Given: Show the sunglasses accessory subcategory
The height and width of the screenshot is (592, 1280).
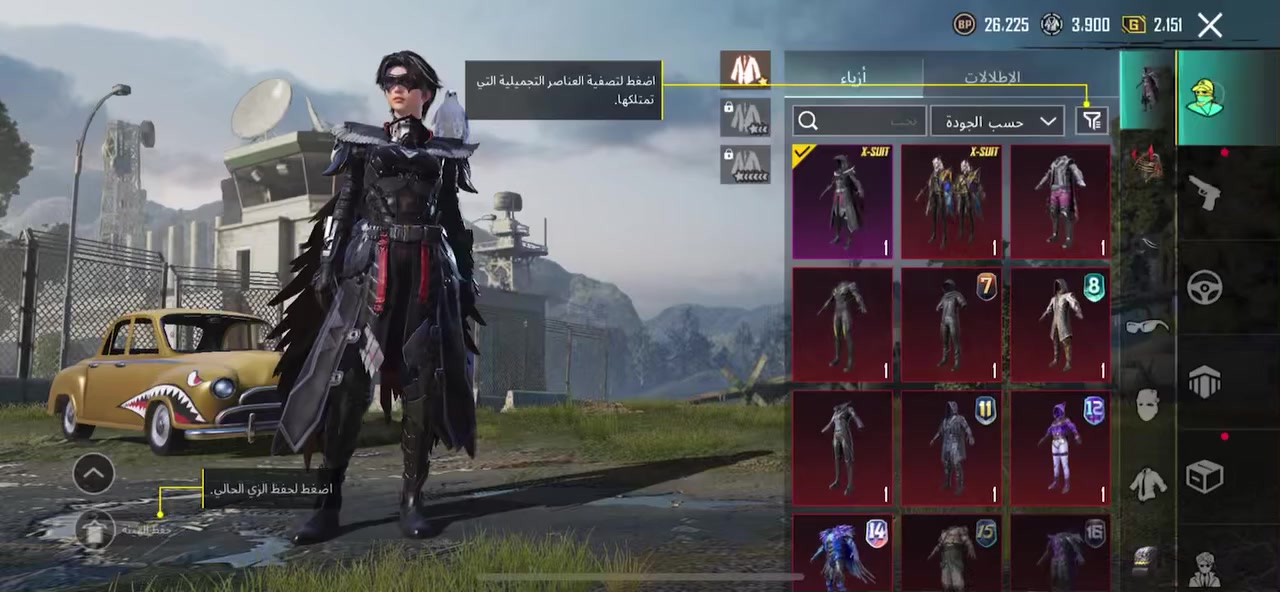Looking at the screenshot, I should [1147, 326].
